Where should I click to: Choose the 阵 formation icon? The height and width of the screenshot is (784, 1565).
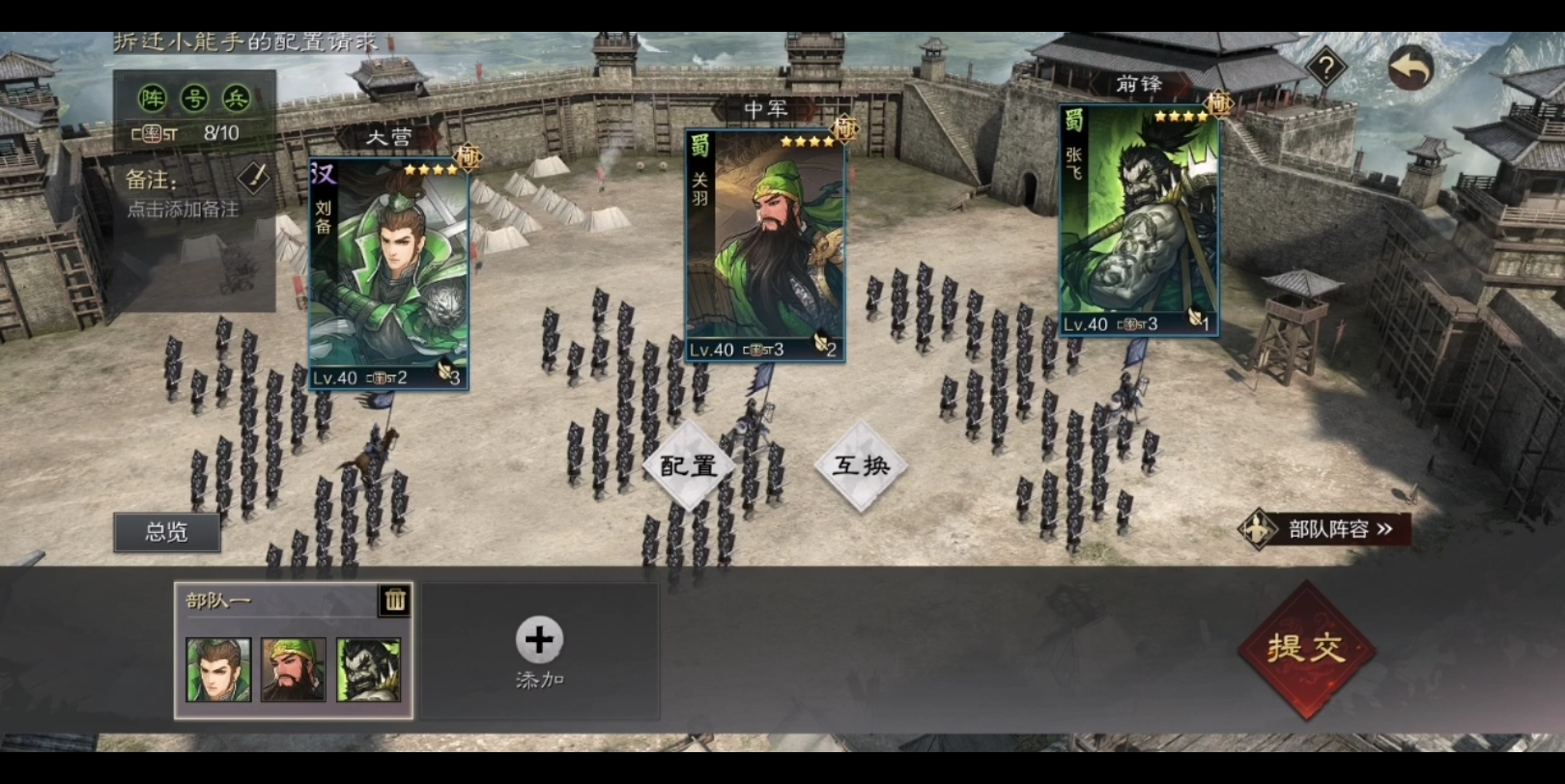153,98
